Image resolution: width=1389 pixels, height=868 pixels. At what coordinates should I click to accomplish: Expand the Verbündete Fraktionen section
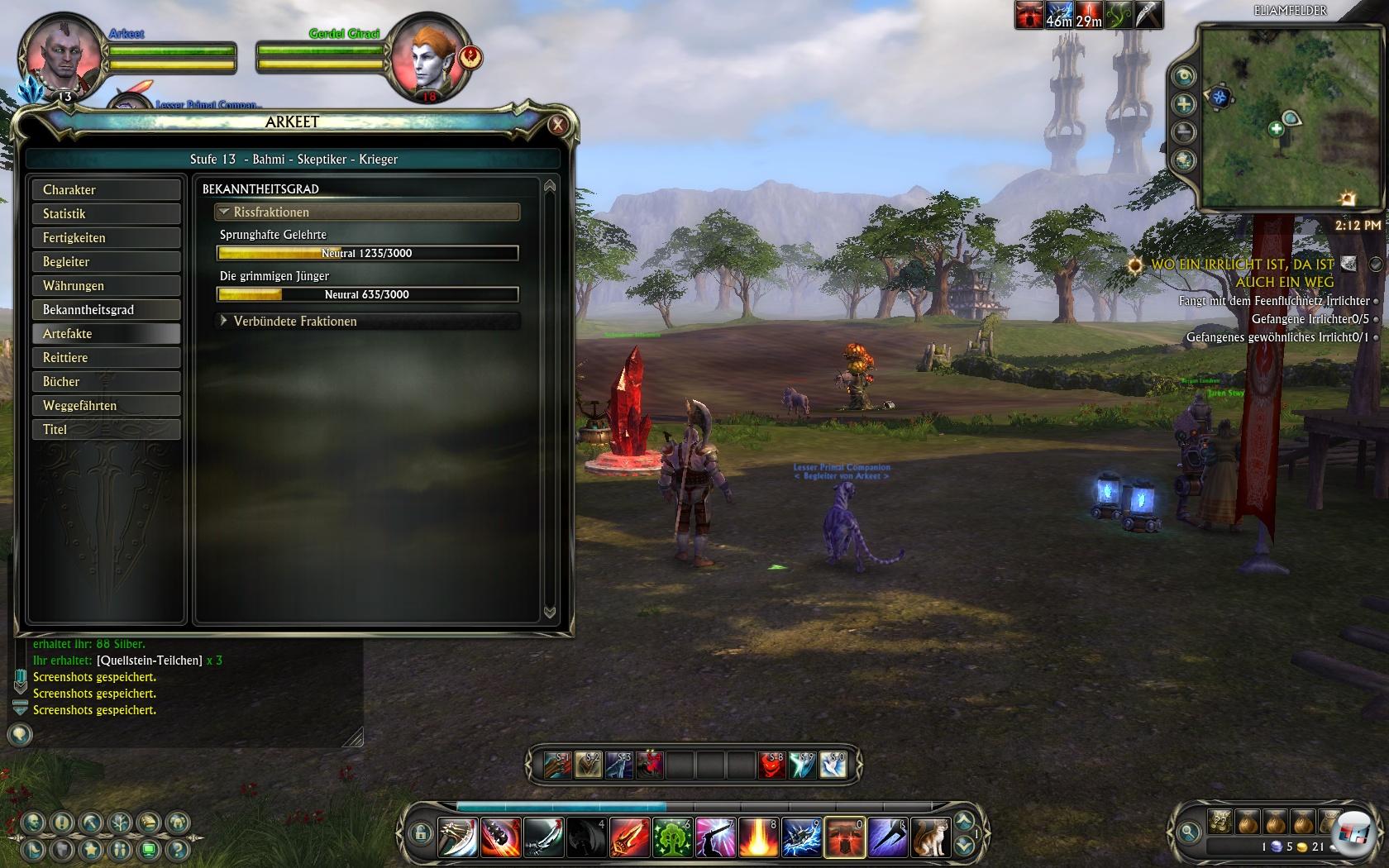[x=224, y=321]
